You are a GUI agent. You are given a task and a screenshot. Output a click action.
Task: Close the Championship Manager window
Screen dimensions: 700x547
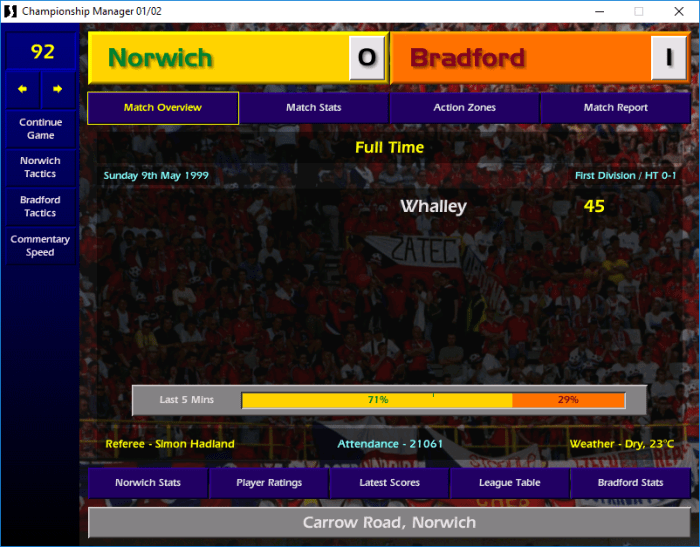(677, 11)
